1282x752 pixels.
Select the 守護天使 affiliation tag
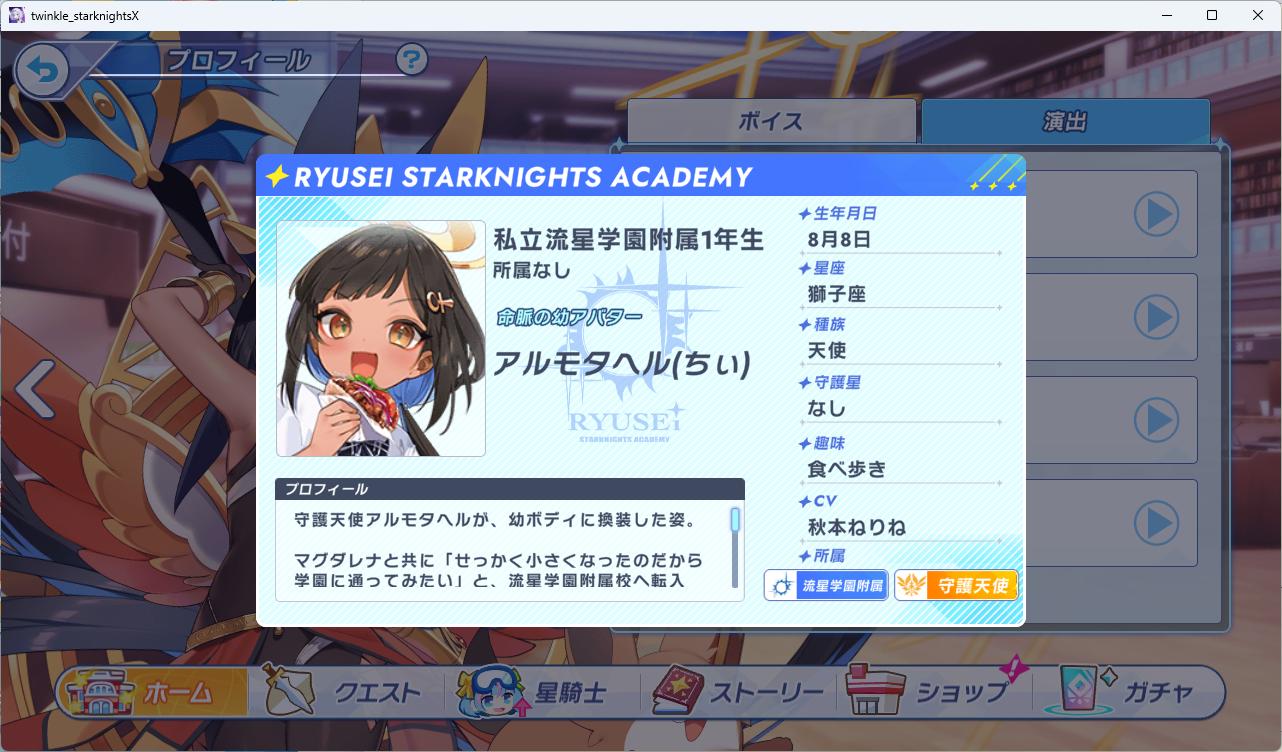(x=956, y=585)
